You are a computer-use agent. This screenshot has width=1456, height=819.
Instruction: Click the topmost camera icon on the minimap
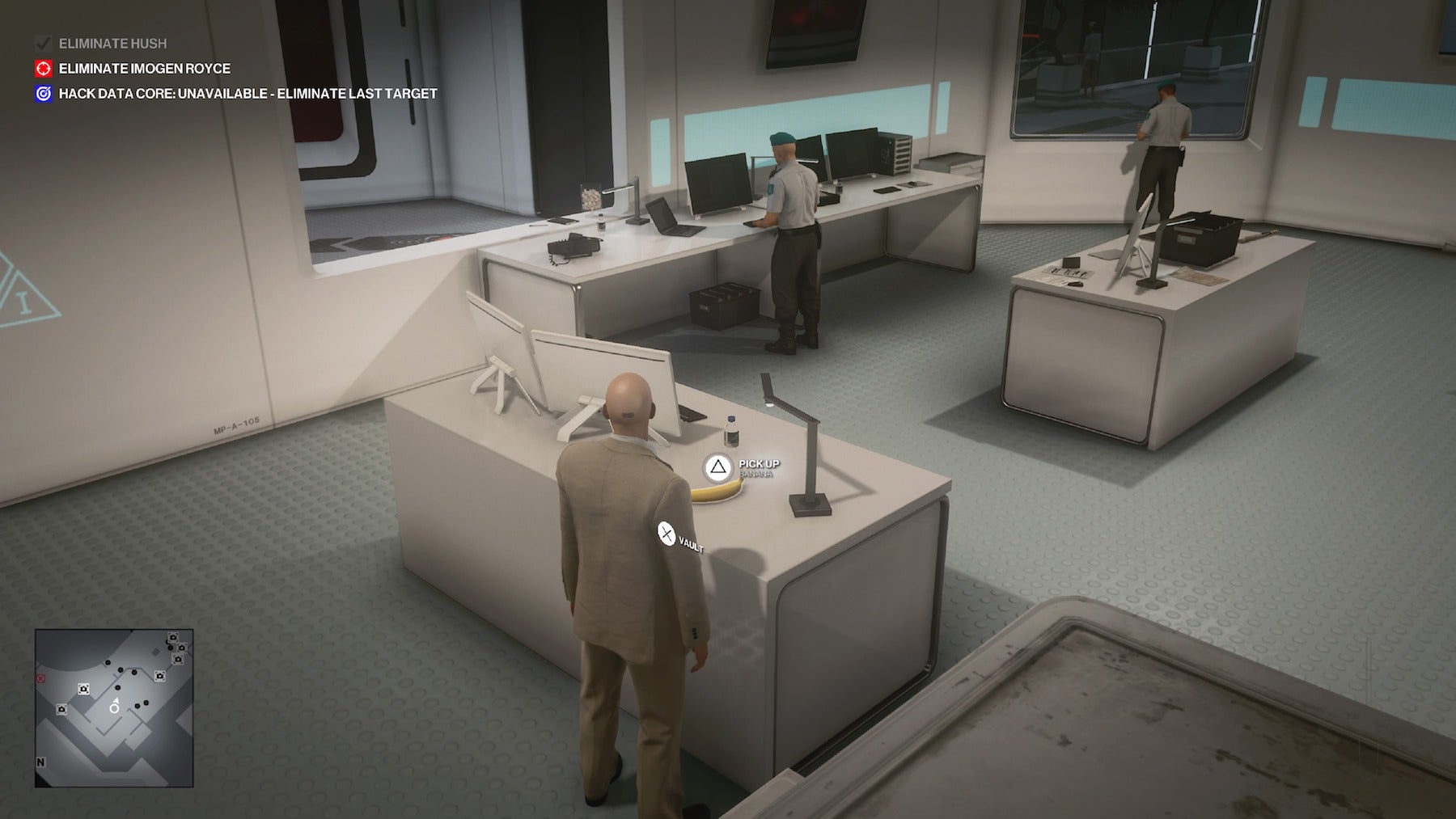pos(172,637)
